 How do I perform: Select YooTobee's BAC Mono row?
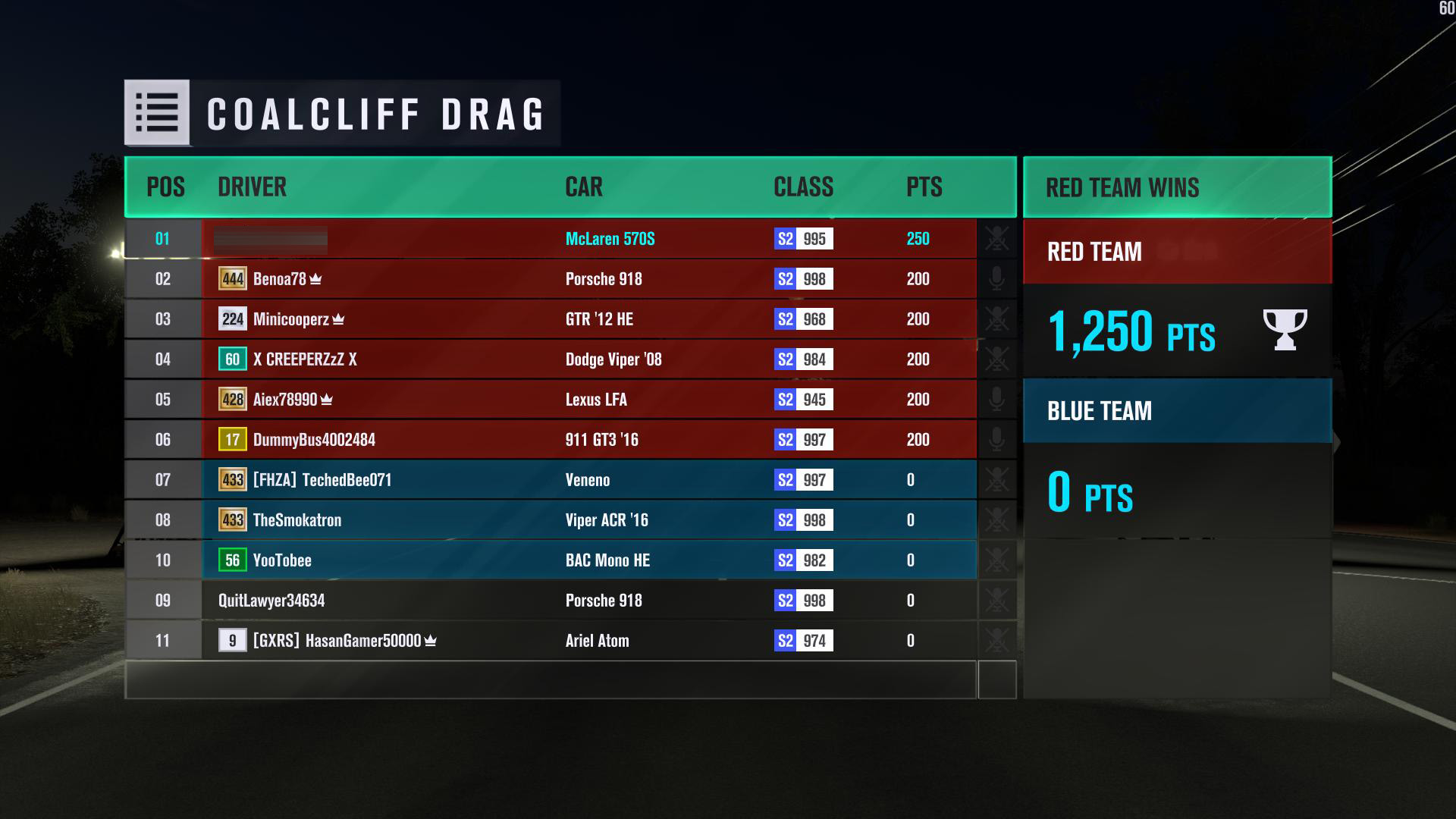[550, 560]
